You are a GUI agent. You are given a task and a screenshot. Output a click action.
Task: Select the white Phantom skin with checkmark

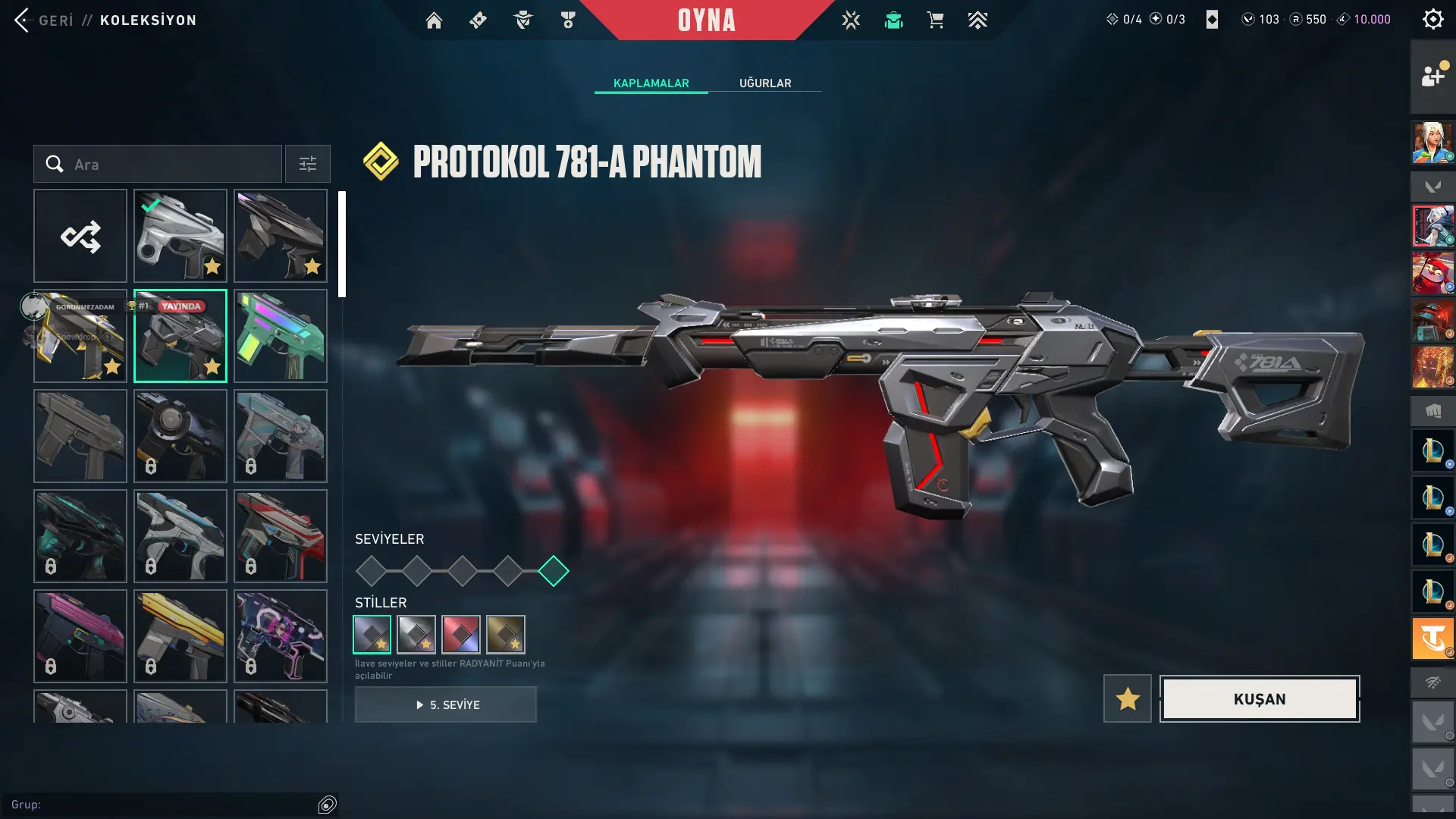click(x=180, y=237)
